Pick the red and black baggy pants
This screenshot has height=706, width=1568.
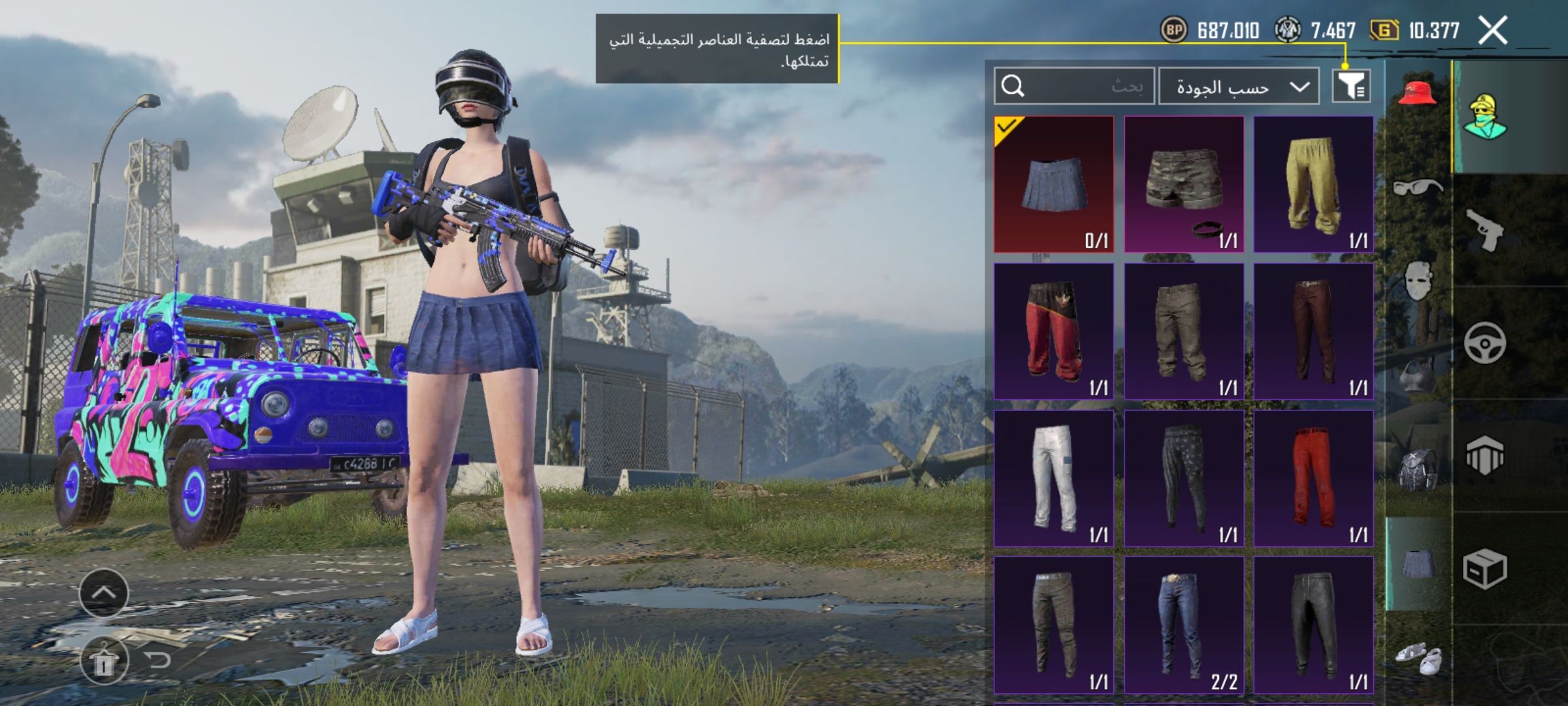pyautogui.click(x=1053, y=331)
